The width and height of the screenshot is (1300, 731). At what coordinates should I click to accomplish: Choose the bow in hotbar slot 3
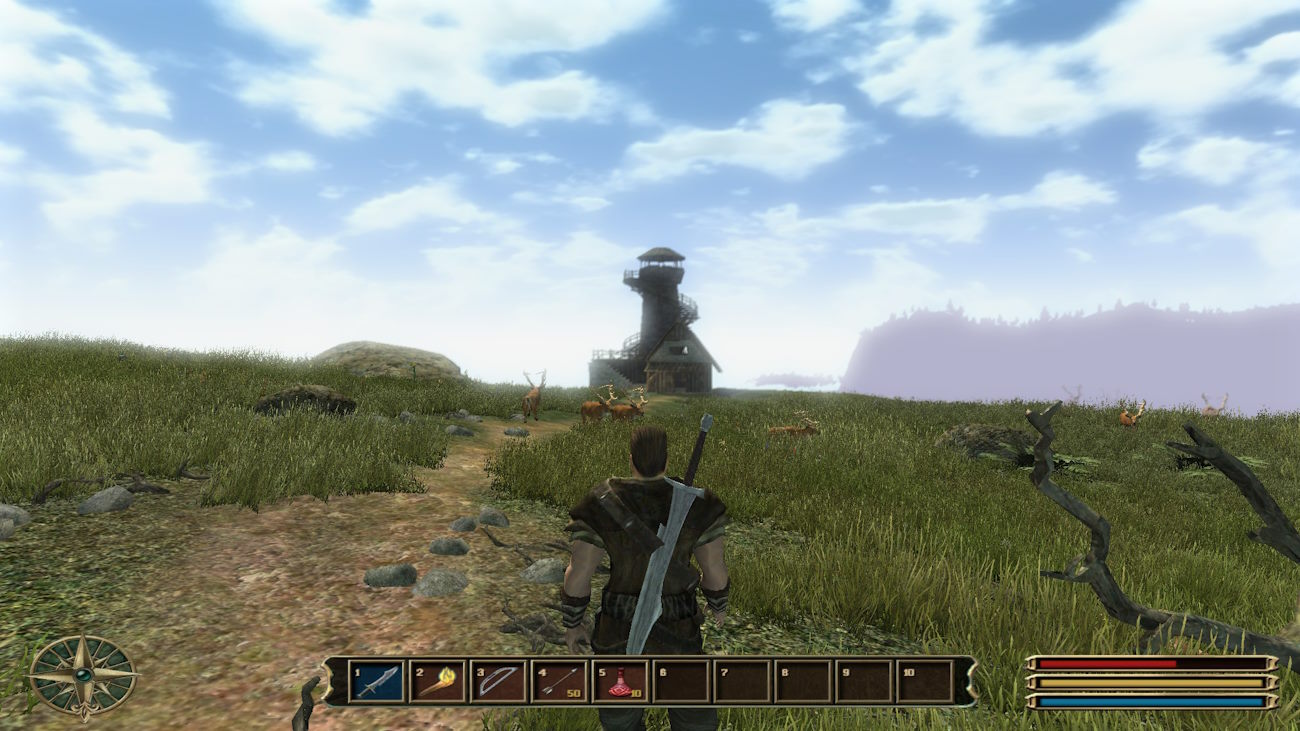pos(498,682)
